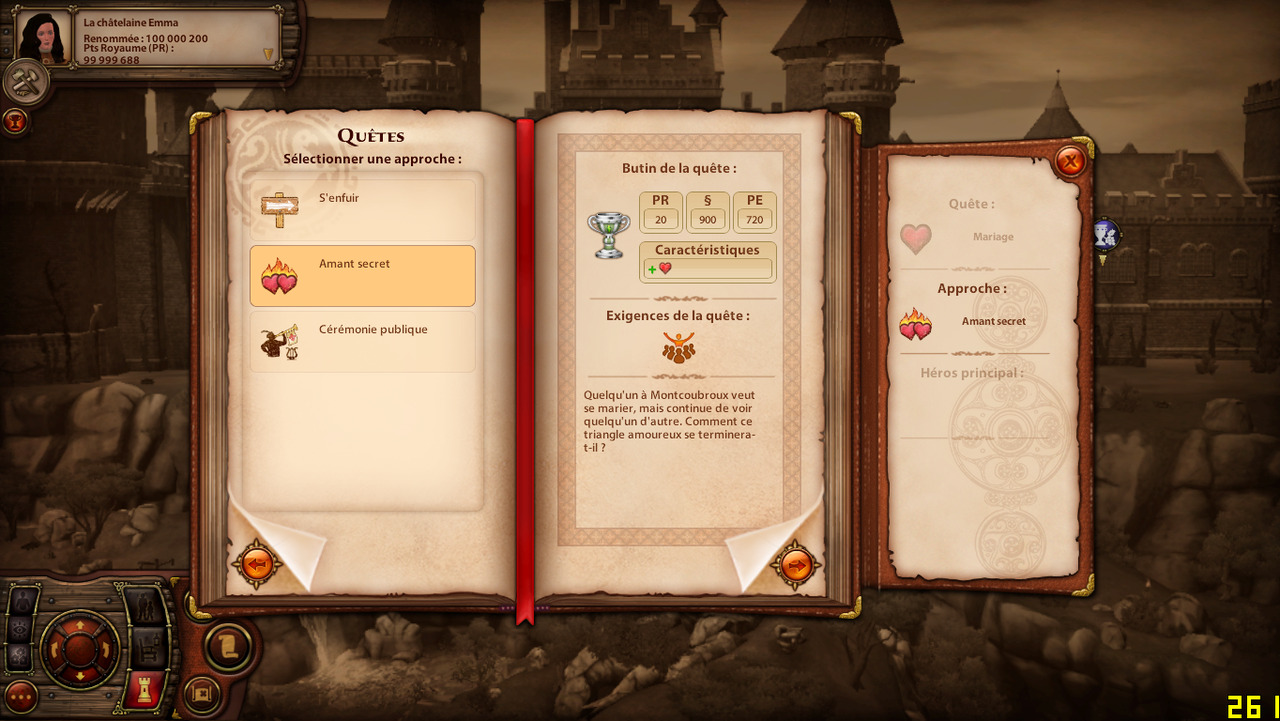Advance with the right arrow page button
The width and height of the screenshot is (1280, 721).
tap(796, 566)
